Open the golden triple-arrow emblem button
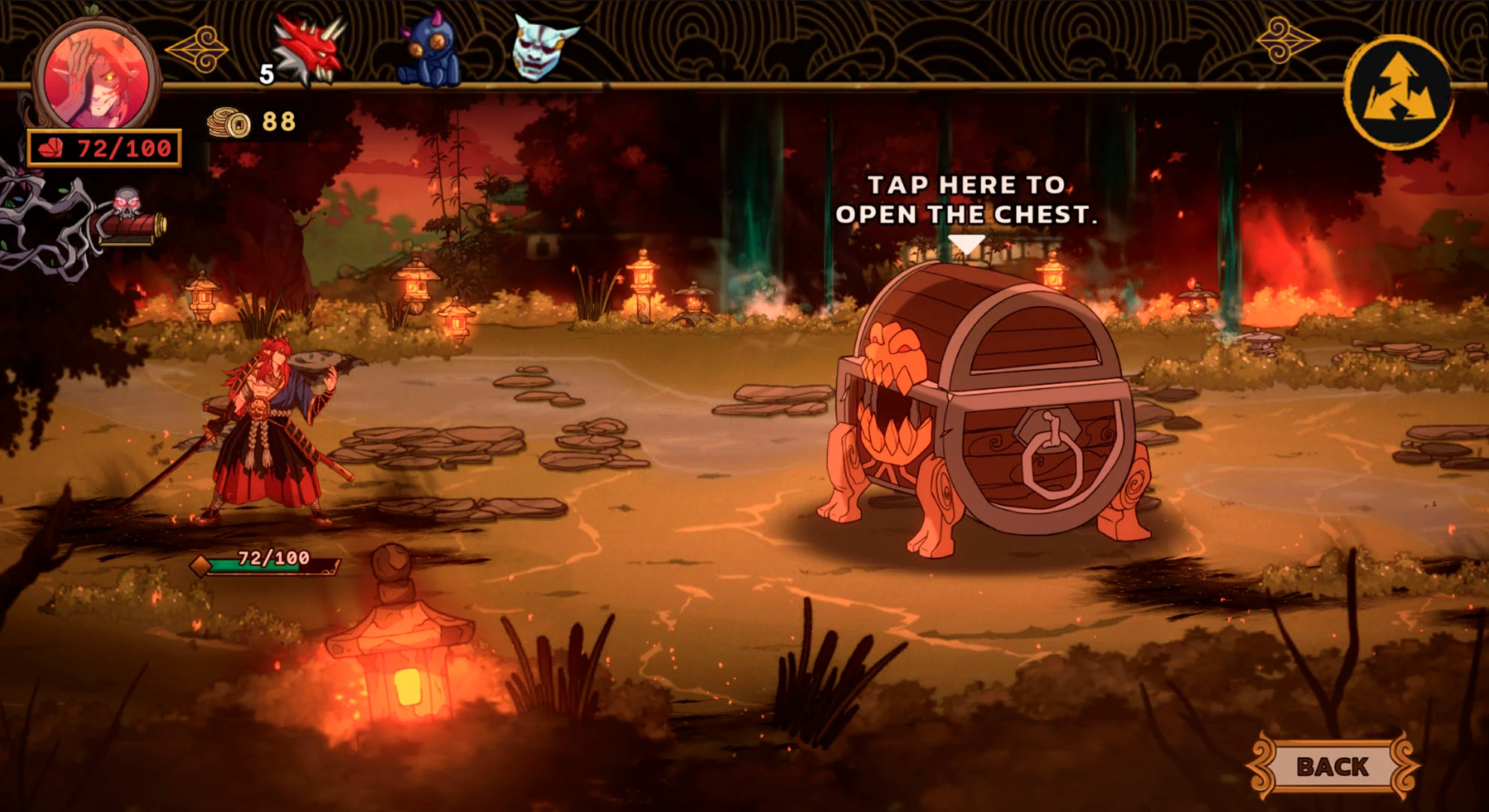 [x=1399, y=92]
